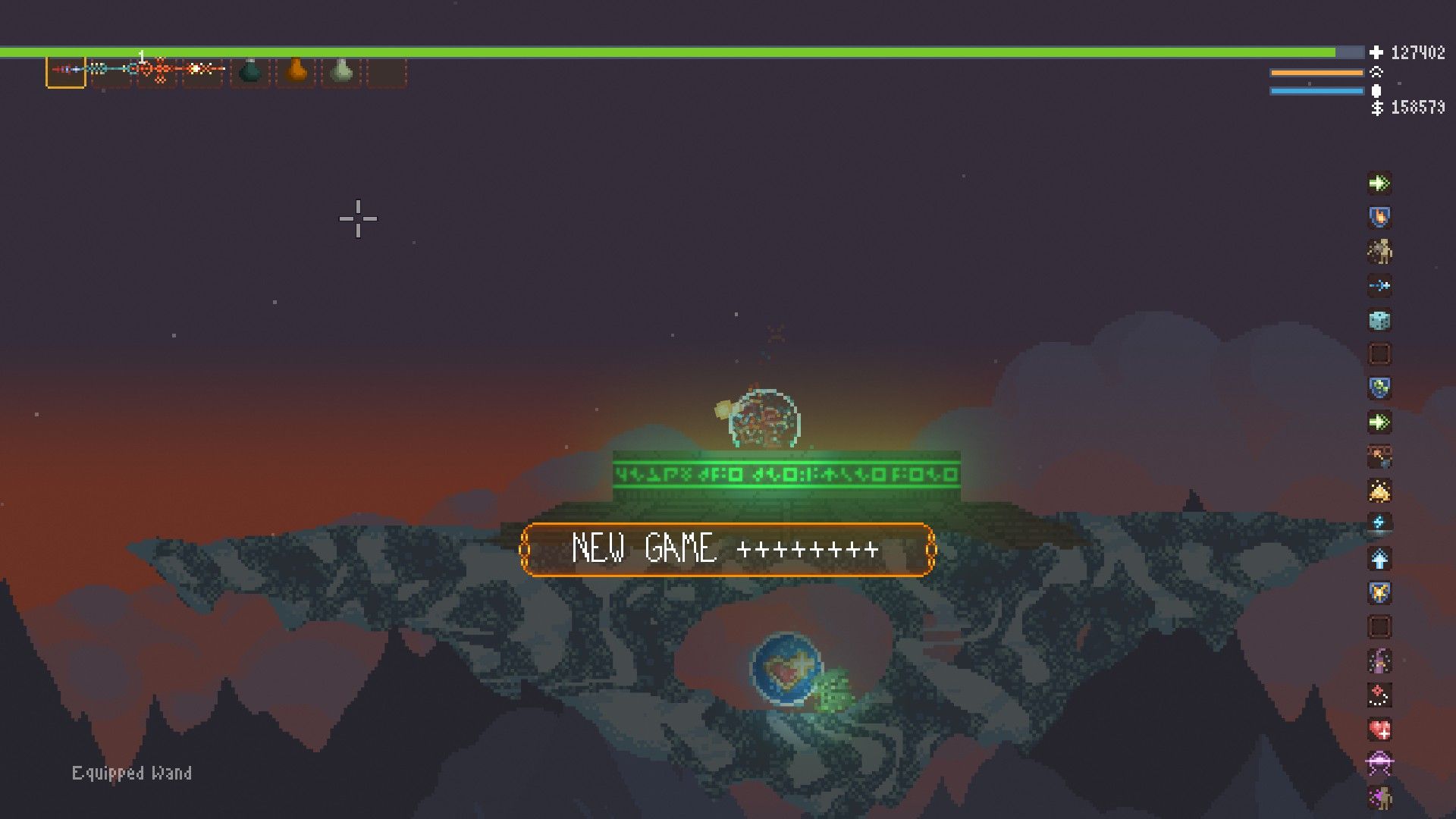Pick the pale grey pouch item

341,72
